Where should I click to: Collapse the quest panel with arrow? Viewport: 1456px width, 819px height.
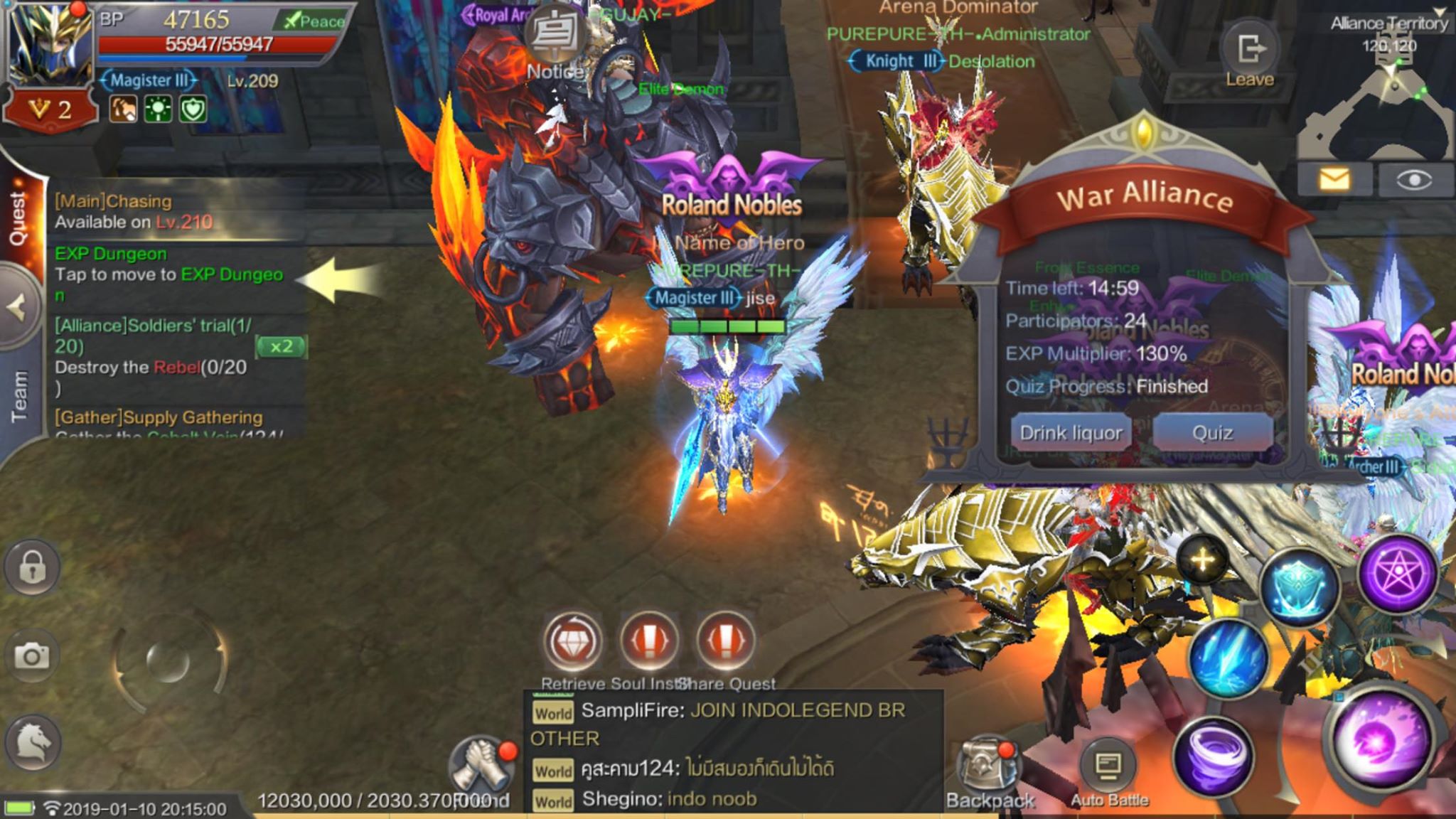coord(17,308)
